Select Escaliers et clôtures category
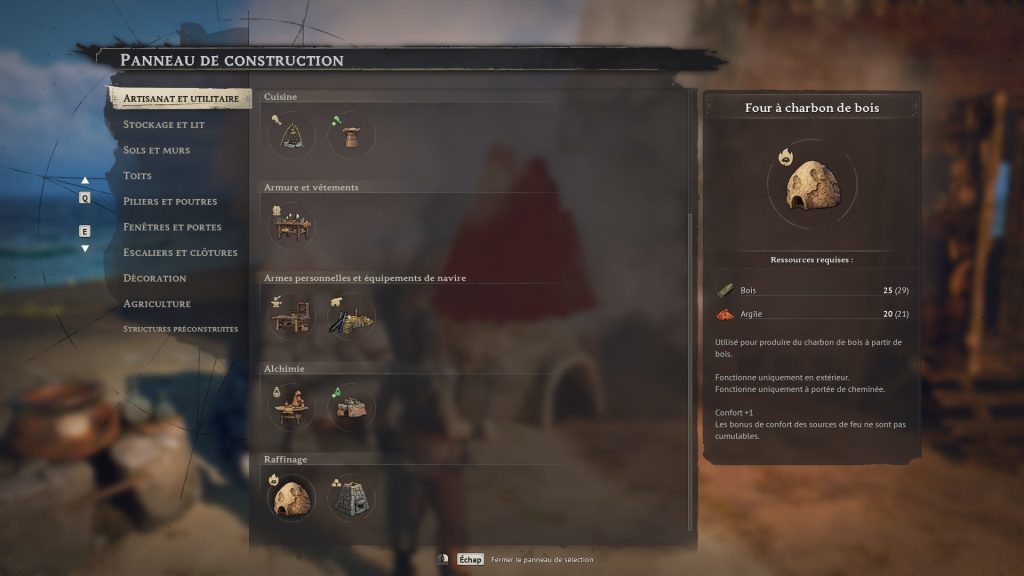This screenshot has width=1024, height=576. tap(180, 252)
